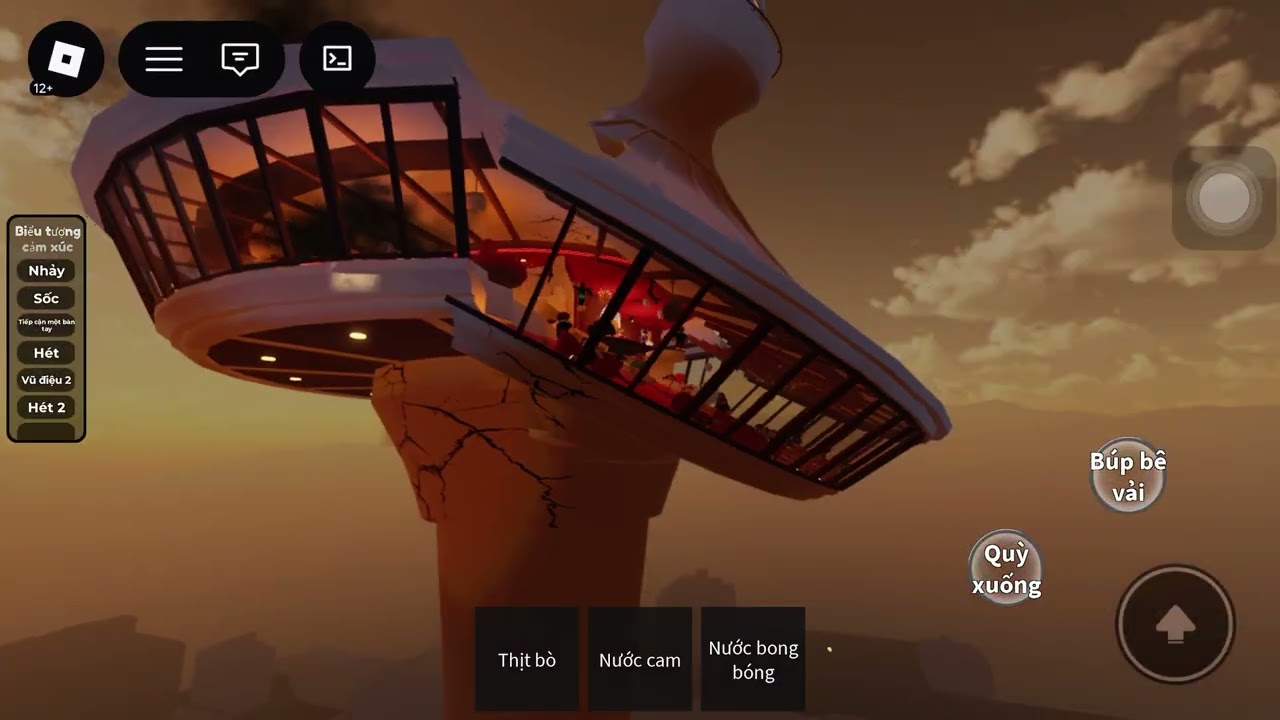
Task: Select the Vũ điệu 2 emote
Action: [46, 380]
